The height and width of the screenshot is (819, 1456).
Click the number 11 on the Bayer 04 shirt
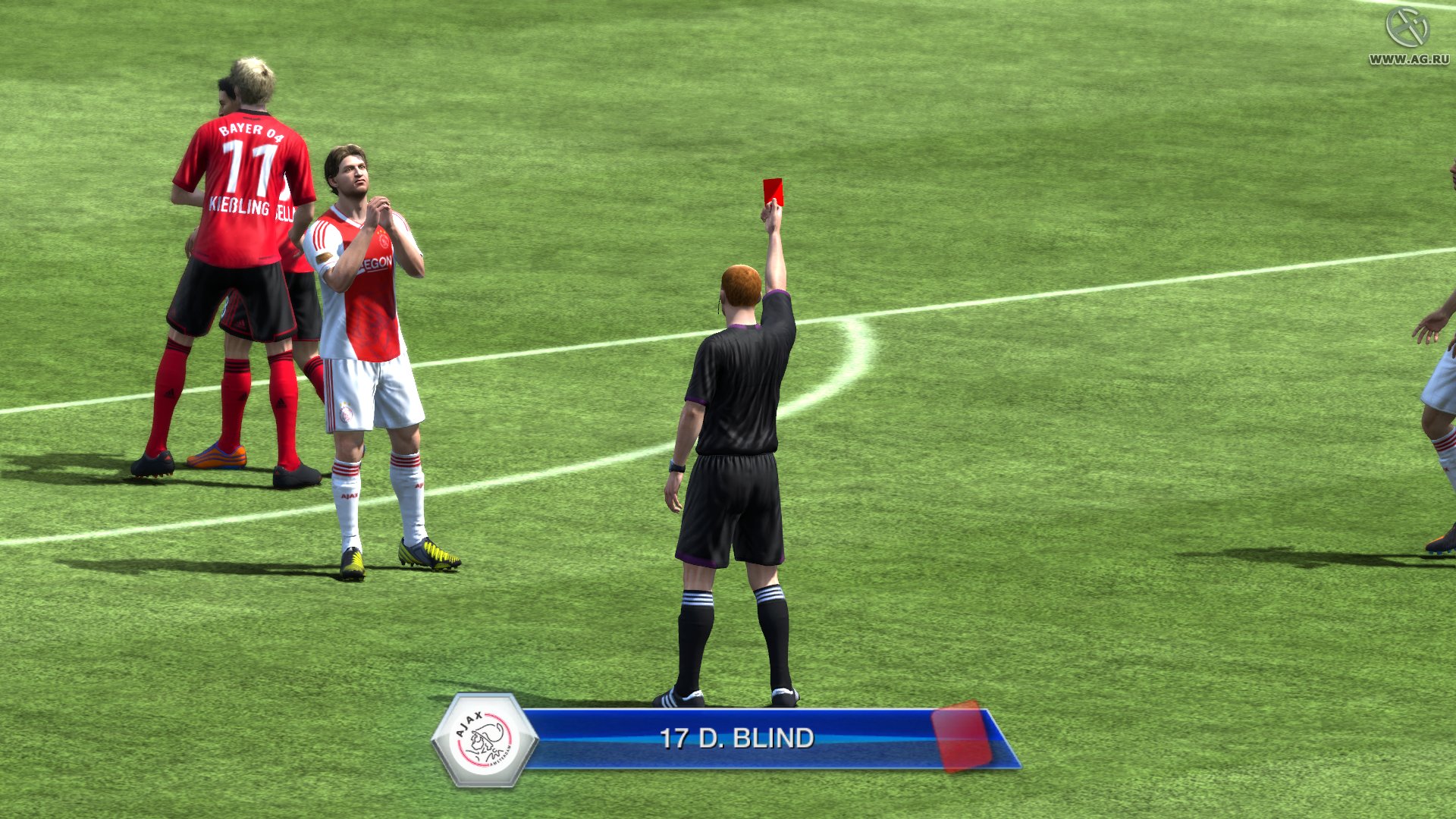click(250, 163)
